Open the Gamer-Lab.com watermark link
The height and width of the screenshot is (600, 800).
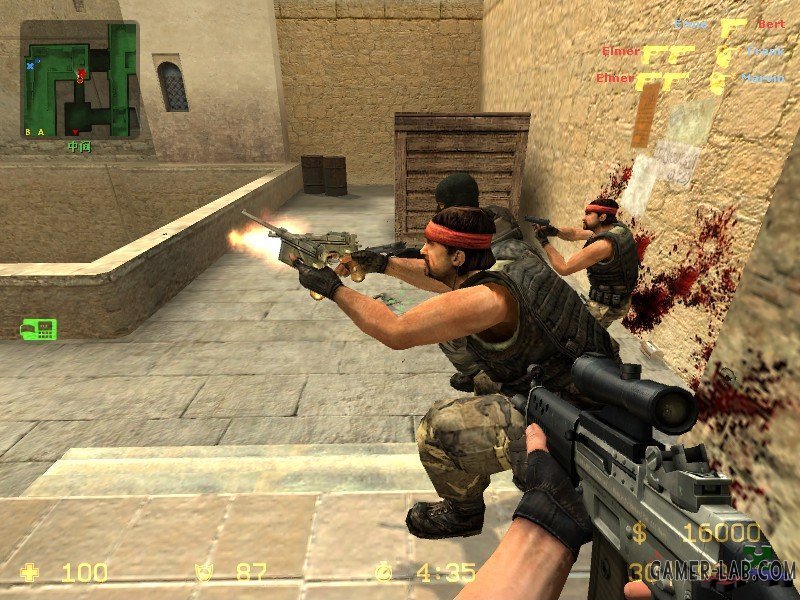pos(722,570)
